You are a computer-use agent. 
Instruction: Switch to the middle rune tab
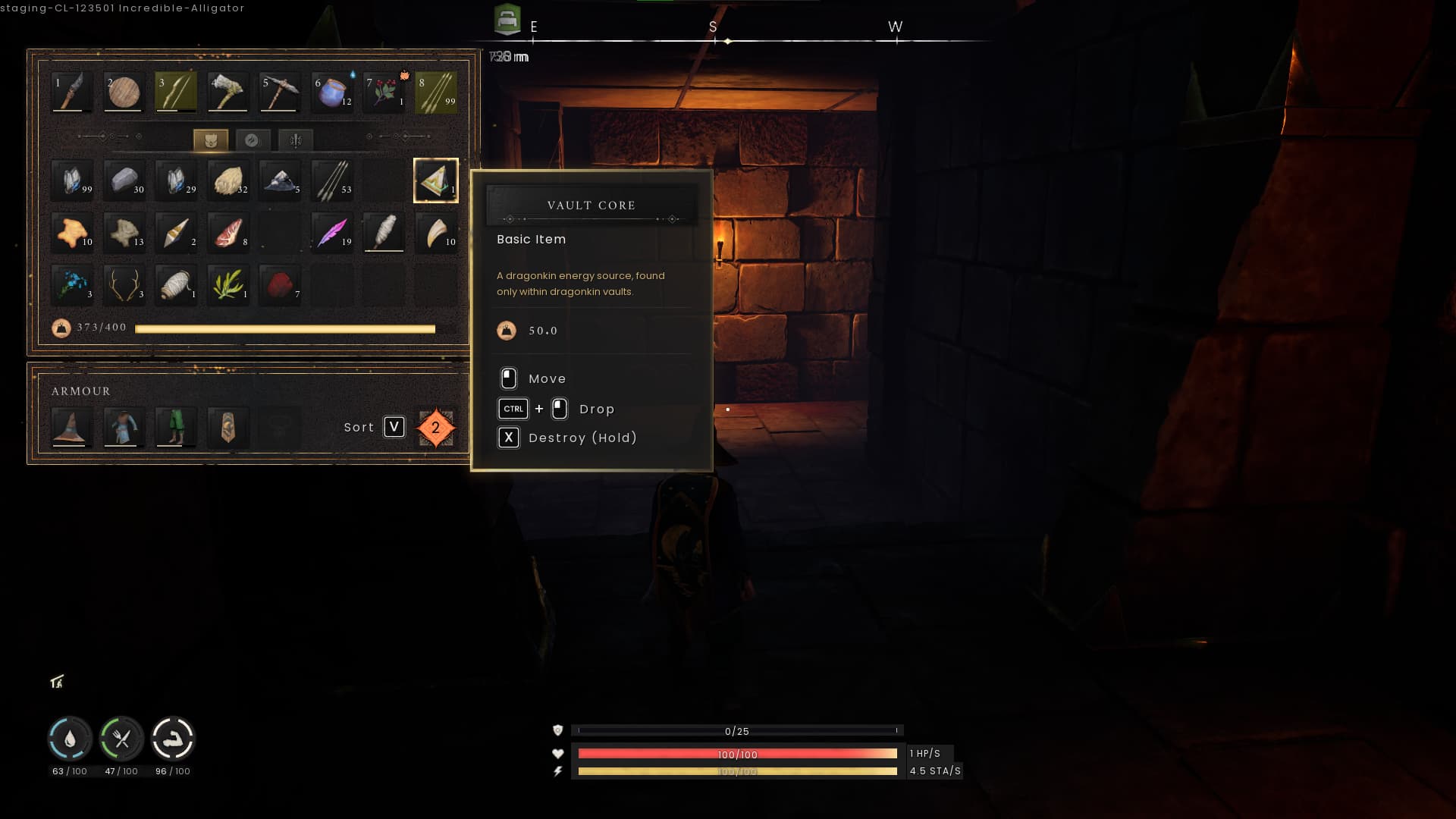(252, 140)
